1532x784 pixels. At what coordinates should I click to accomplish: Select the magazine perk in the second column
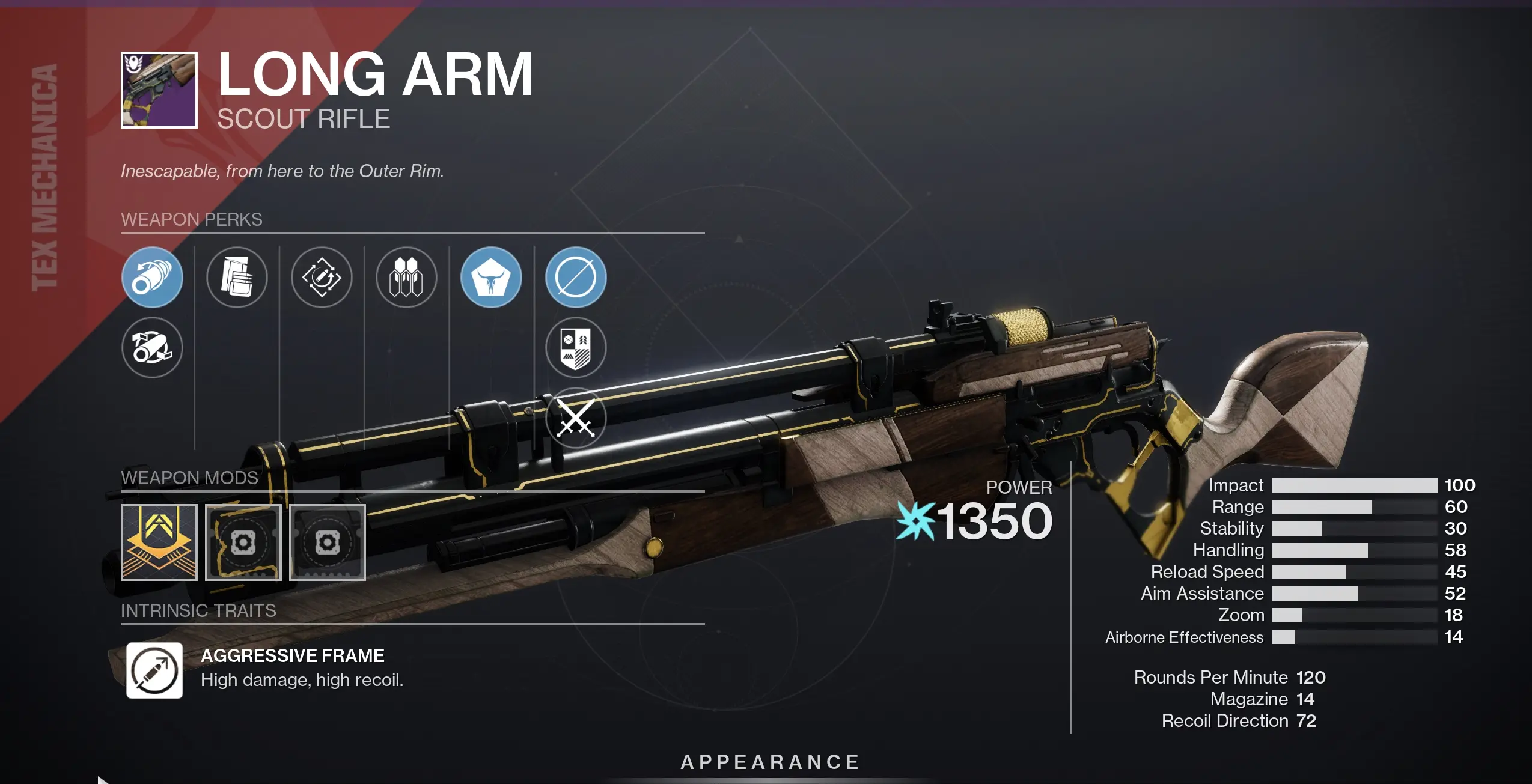click(x=237, y=278)
